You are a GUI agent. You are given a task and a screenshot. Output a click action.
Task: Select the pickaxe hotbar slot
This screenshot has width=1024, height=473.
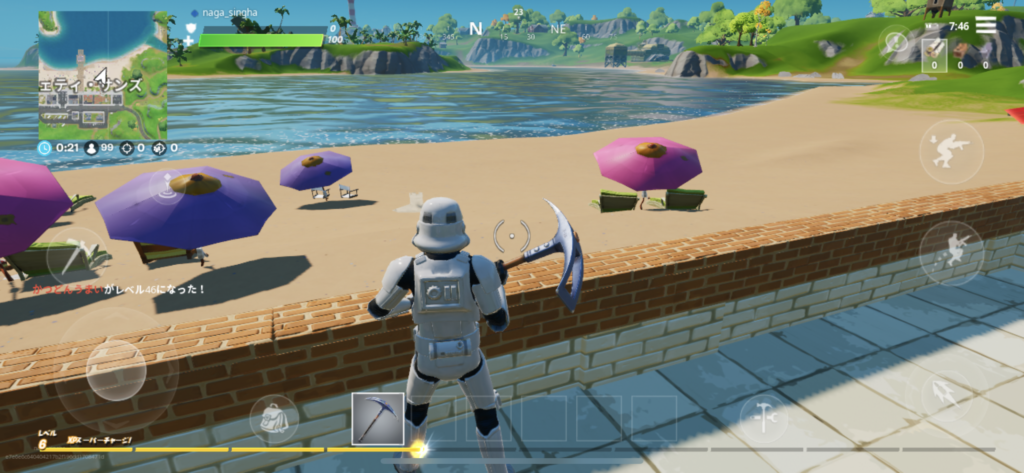[378, 419]
